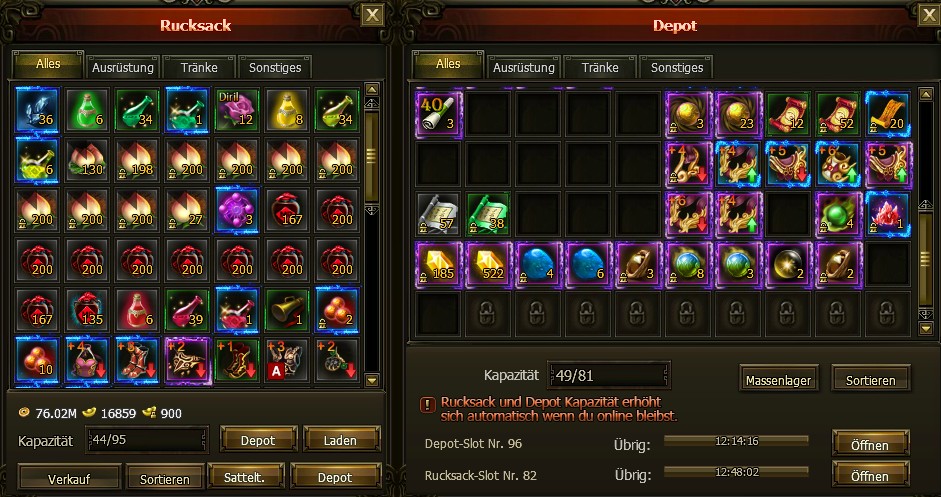The image size is (941, 497).
Task: Close the Depot window
Action: pos(929,15)
